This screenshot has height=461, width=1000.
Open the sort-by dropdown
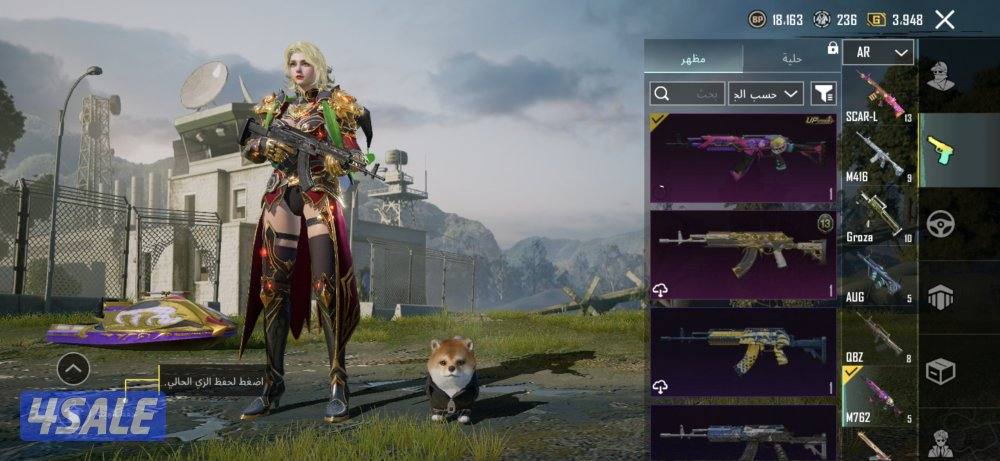pos(766,94)
